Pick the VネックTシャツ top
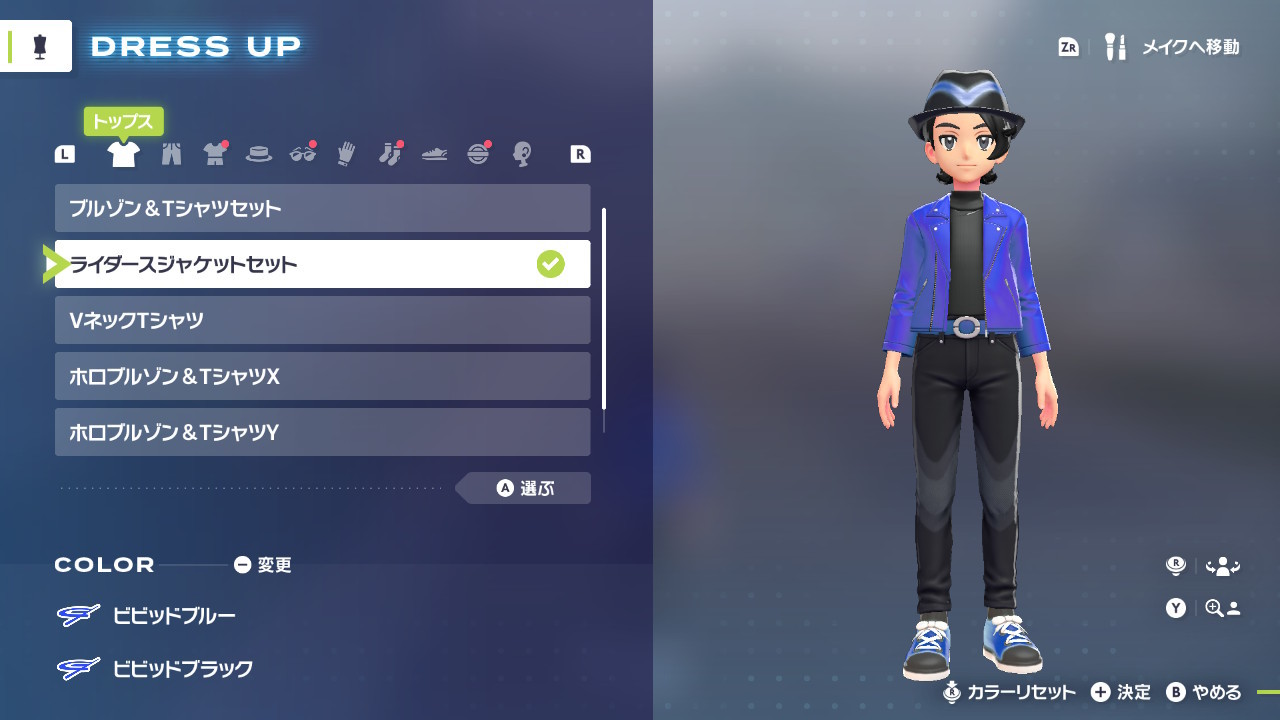Screen dimensions: 1280x720 click(x=322, y=320)
